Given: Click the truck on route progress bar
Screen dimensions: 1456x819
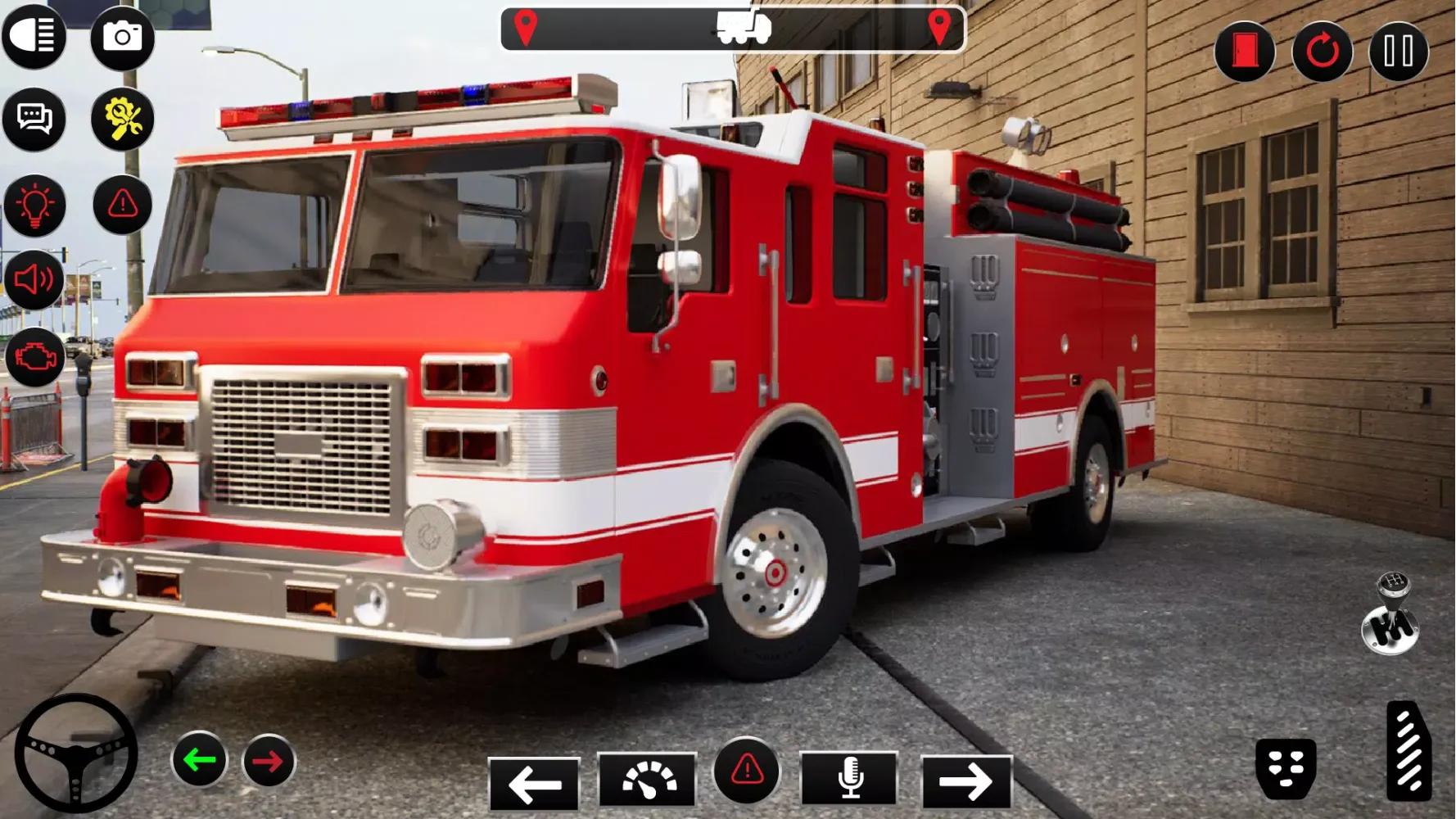Looking at the screenshot, I should pyautogui.click(x=739, y=29).
